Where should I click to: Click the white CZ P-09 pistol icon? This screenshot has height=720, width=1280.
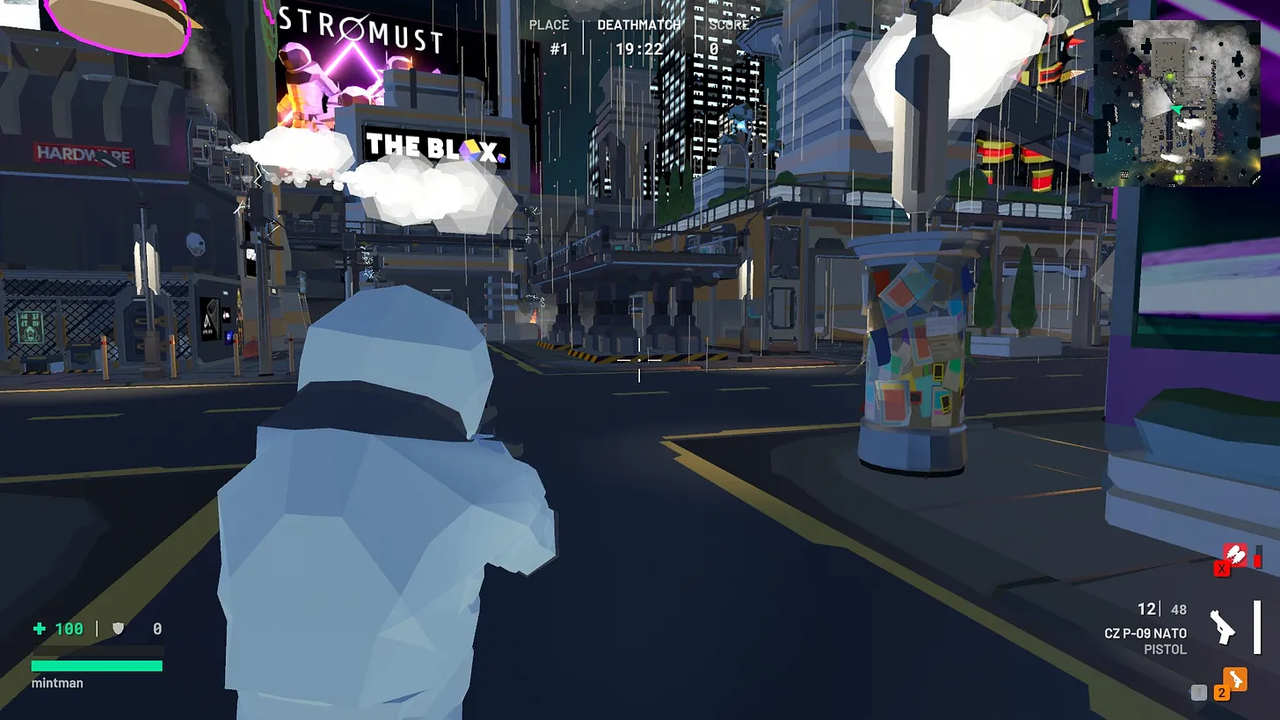point(1222,627)
